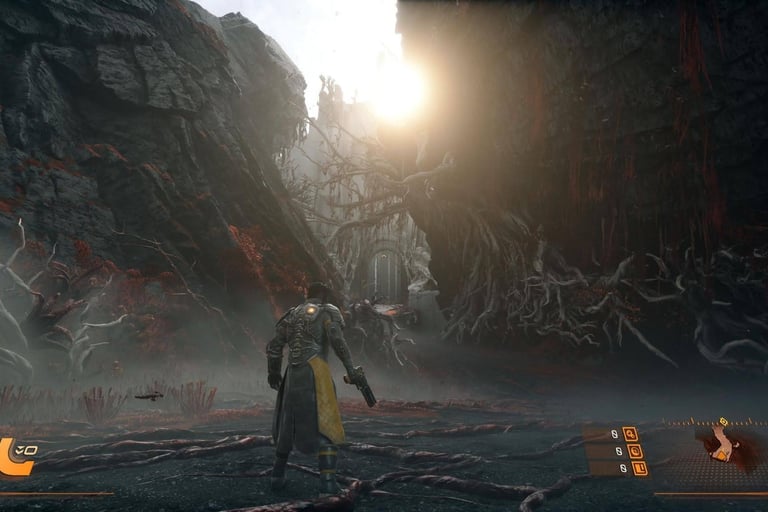Select the magnifier-shaped ability icon

tap(630, 434)
